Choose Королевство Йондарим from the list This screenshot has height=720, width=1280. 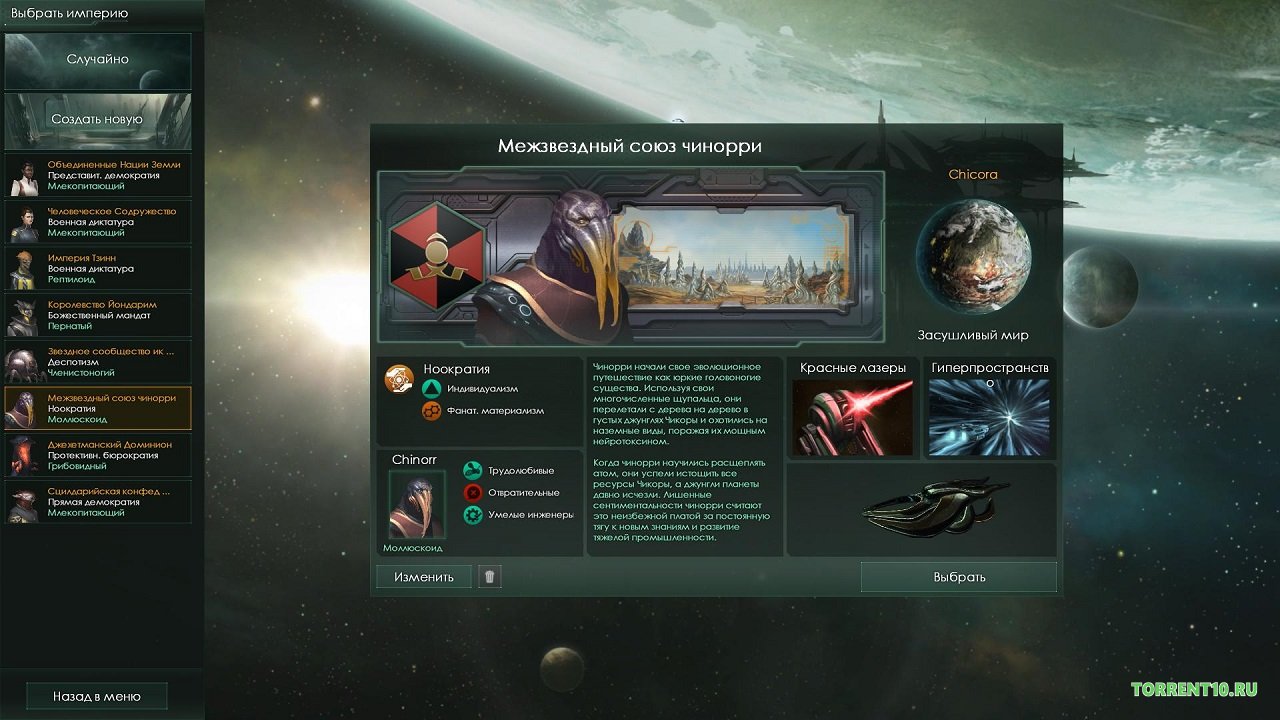[98, 315]
